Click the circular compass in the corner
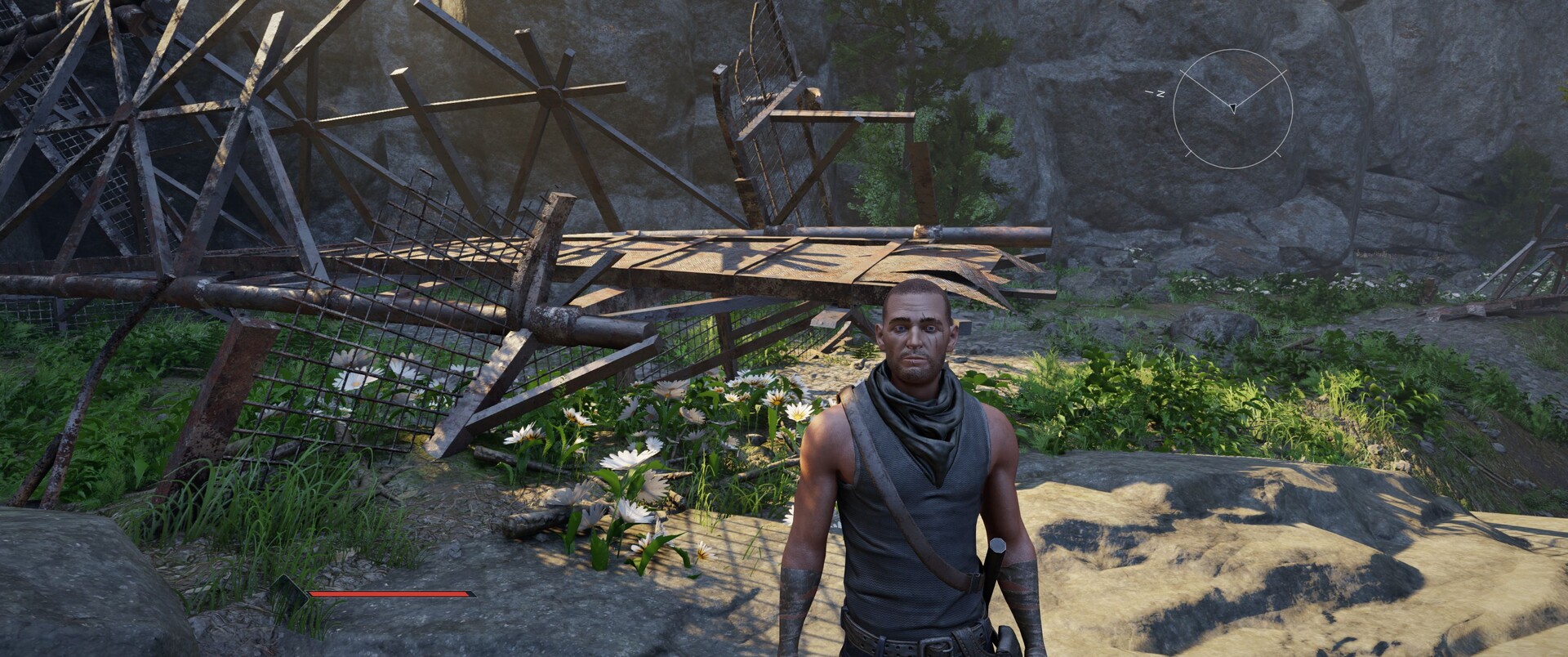This screenshot has height=657, width=1568. pyautogui.click(x=1232, y=109)
